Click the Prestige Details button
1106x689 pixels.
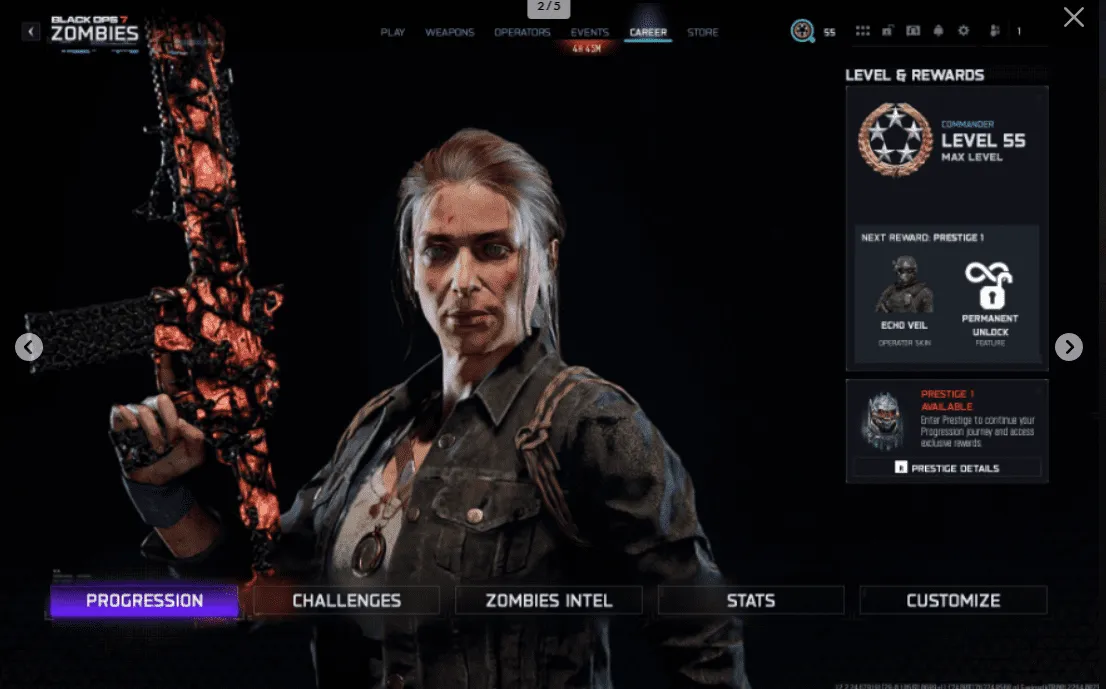point(947,468)
